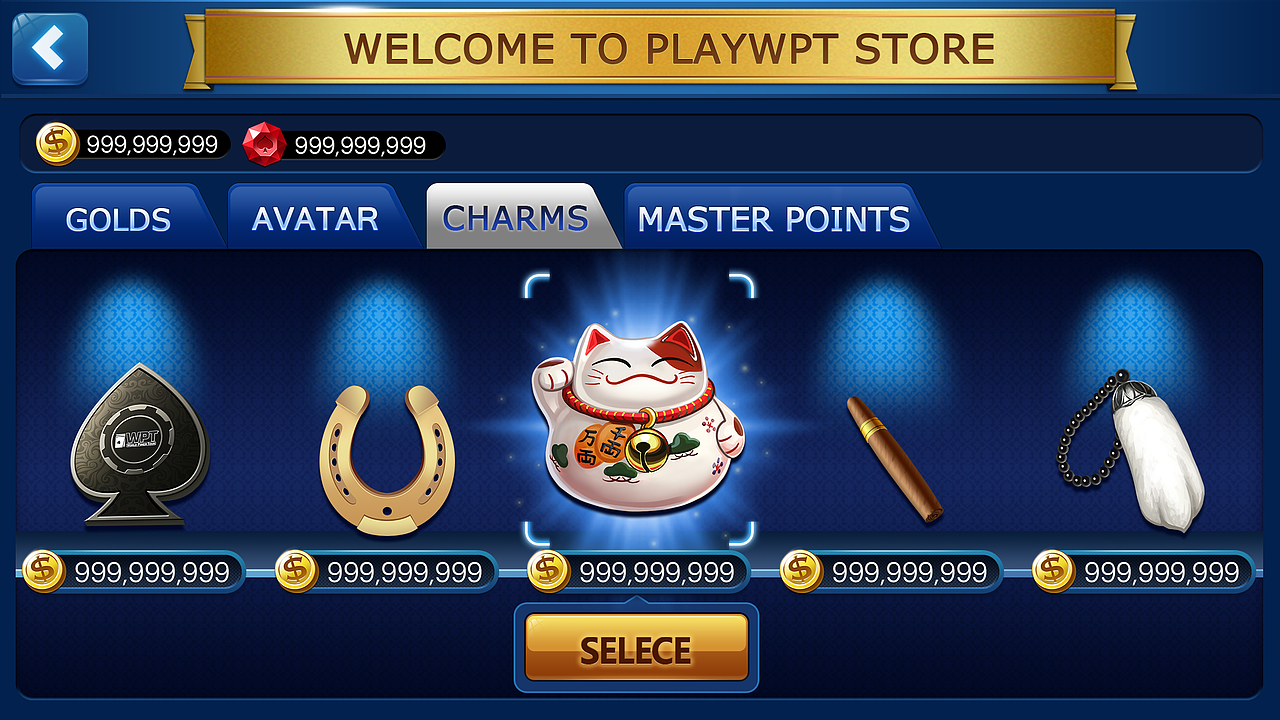Switch to the MASTER POINTS tab
Image resolution: width=1280 pixels, height=720 pixels.
774,218
